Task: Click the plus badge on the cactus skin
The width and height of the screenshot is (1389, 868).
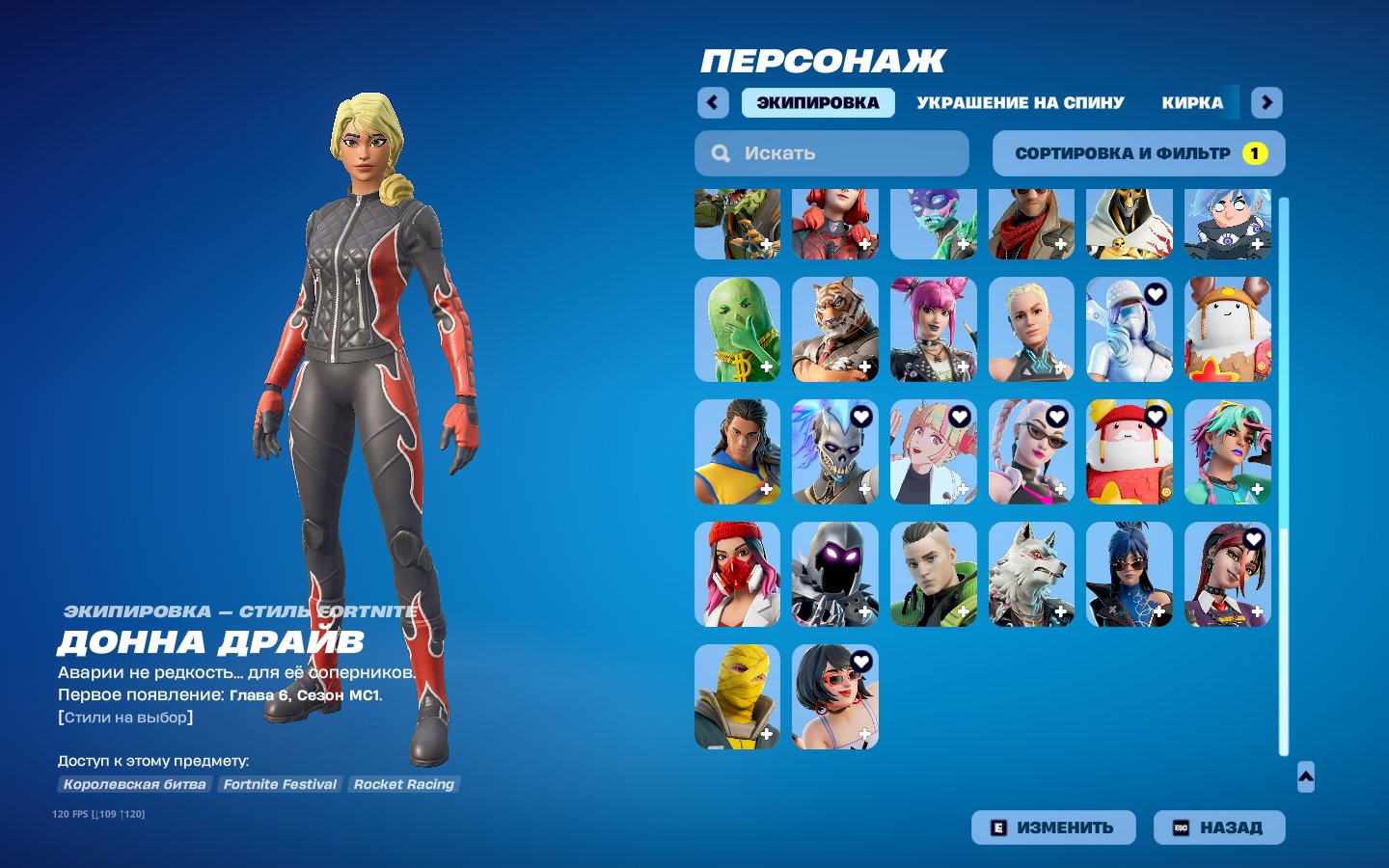Action: tap(766, 367)
